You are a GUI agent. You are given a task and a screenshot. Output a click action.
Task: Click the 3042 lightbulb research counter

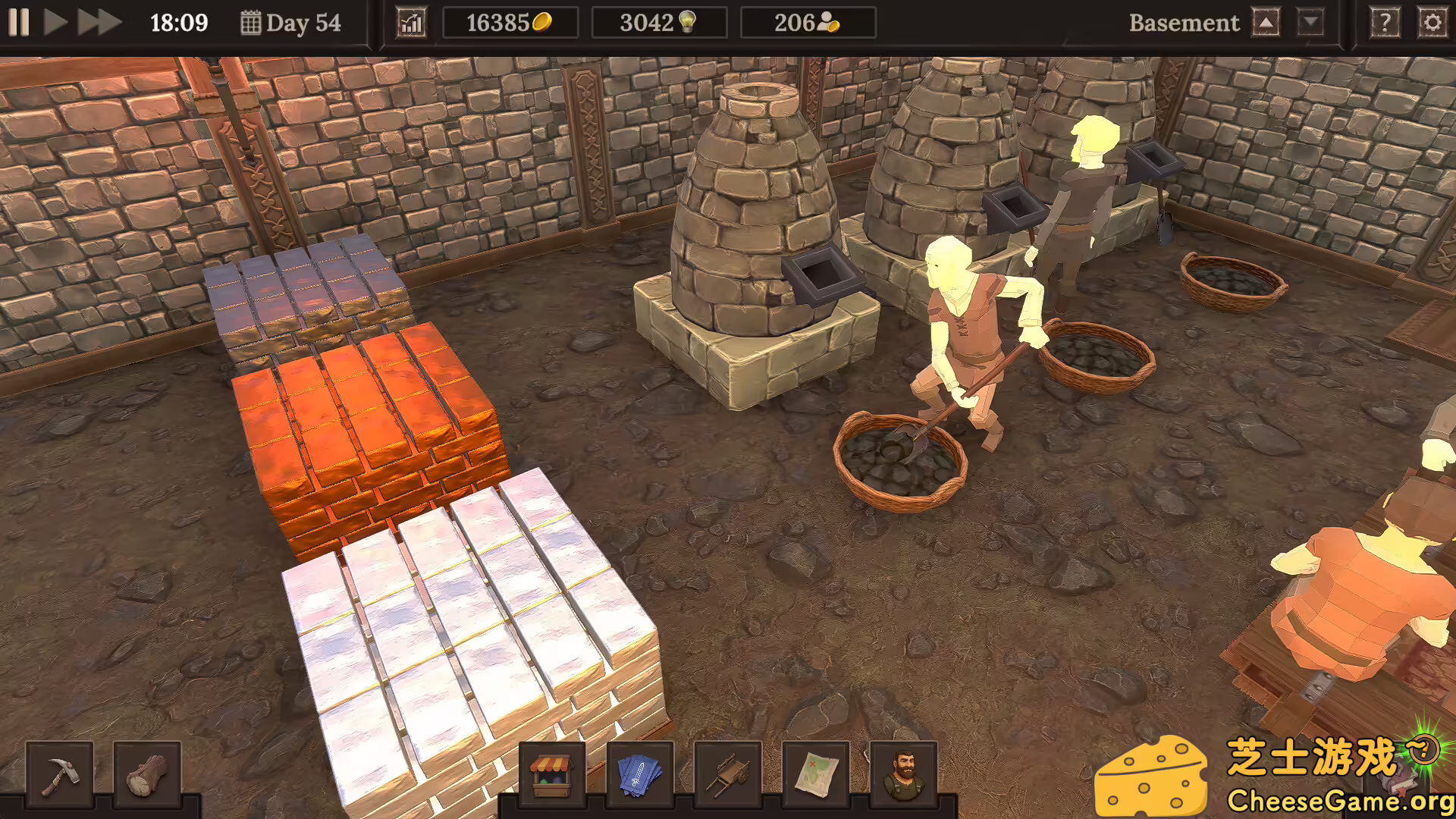658,22
